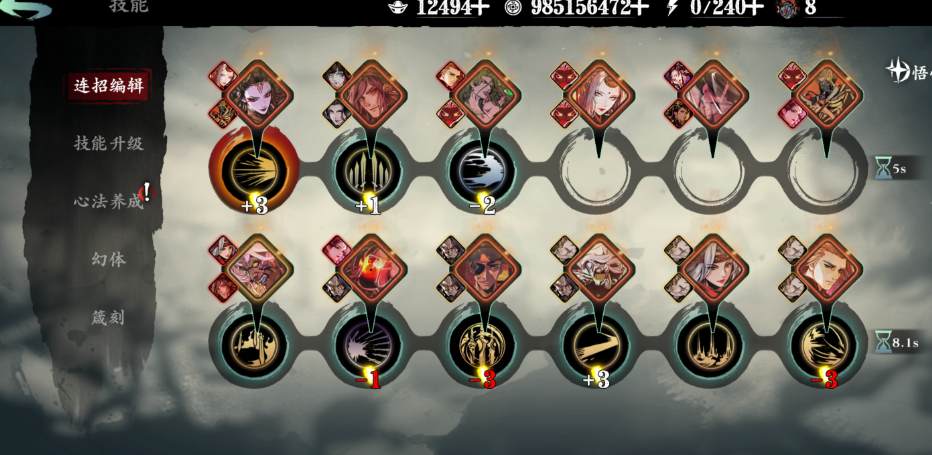This screenshot has width=932, height=455.
Task: Open the 箴刻 tab
Action: 108,317
